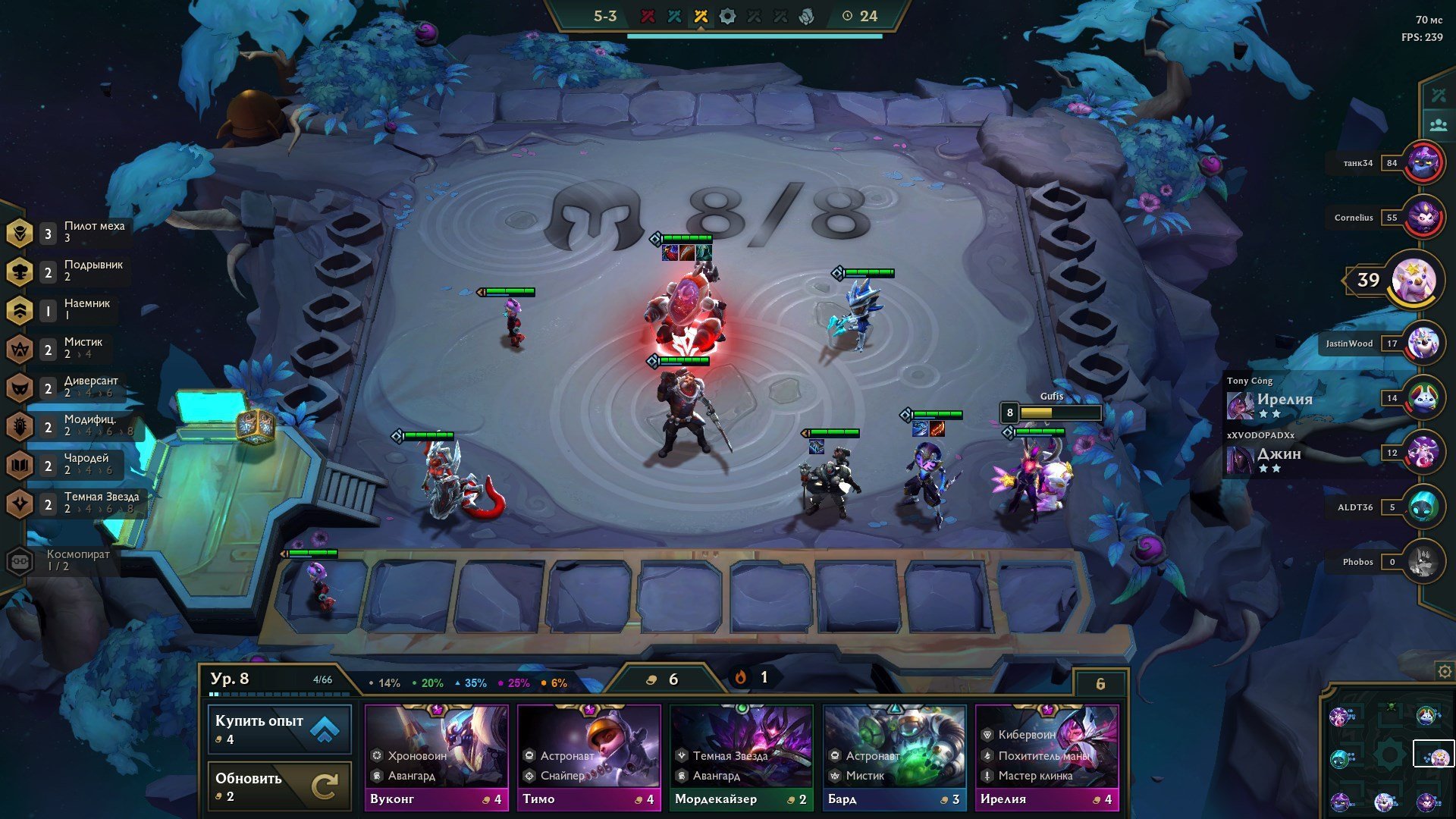Select the Мордекайзер card in shop
This screenshot has height=819, width=1456.
coord(741,757)
